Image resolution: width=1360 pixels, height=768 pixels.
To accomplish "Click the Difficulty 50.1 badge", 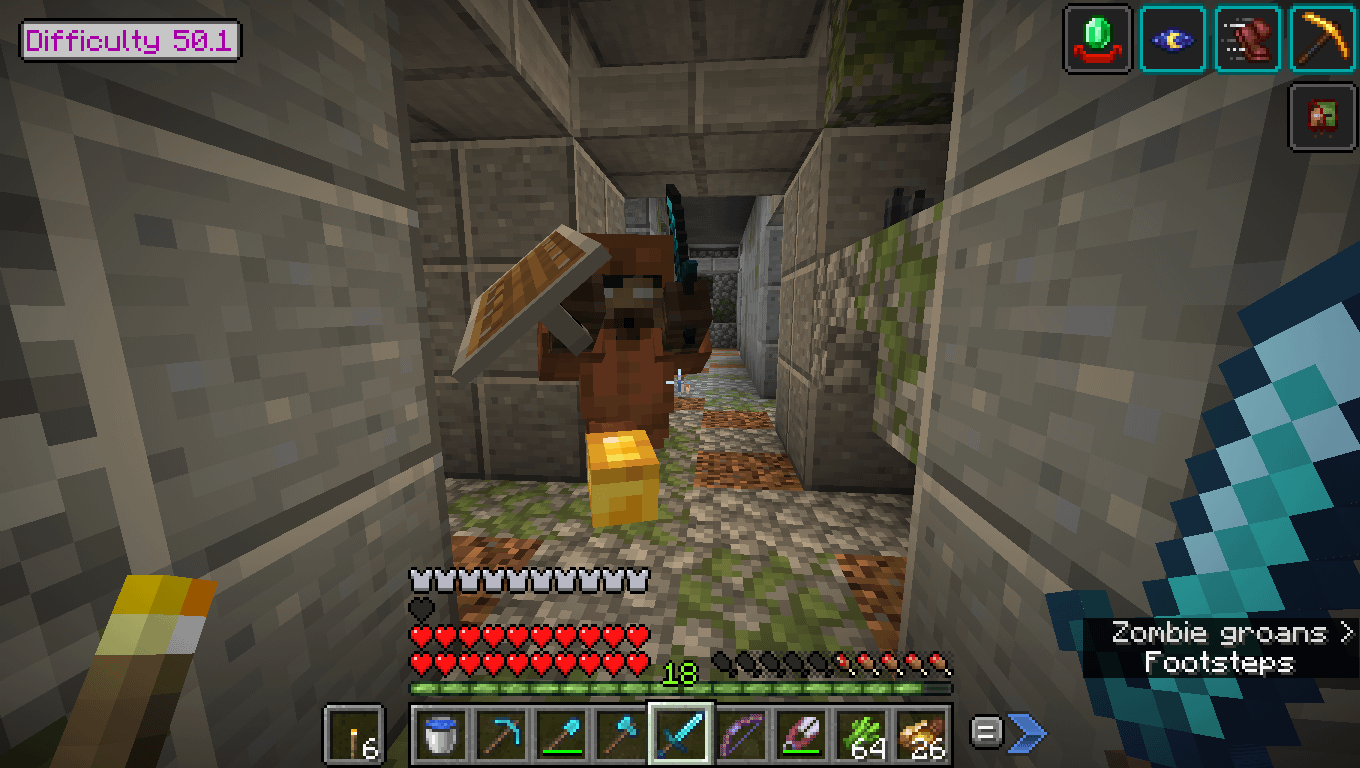I will tap(129, 40).
